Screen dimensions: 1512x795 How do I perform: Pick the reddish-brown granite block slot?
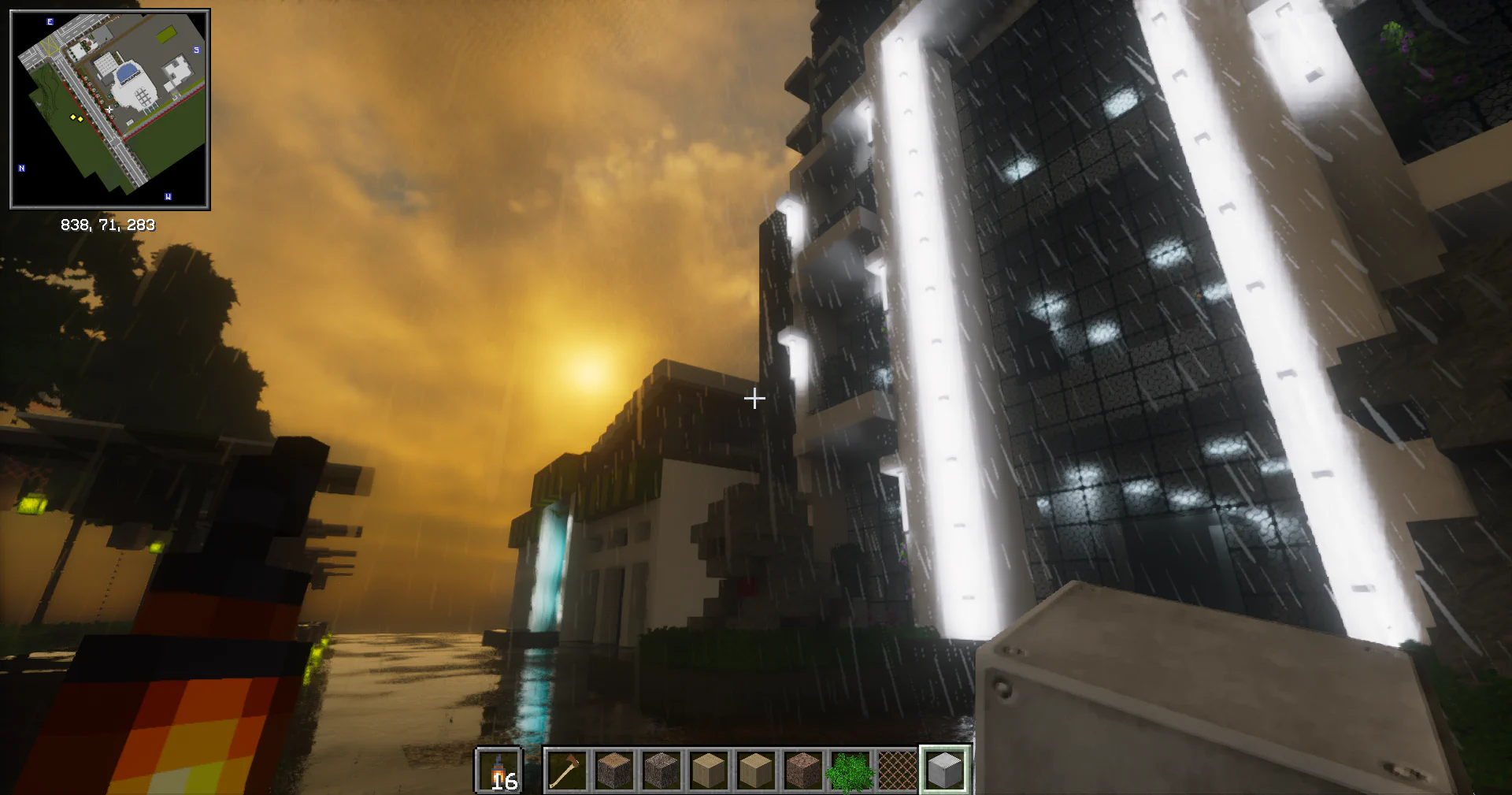802,770
